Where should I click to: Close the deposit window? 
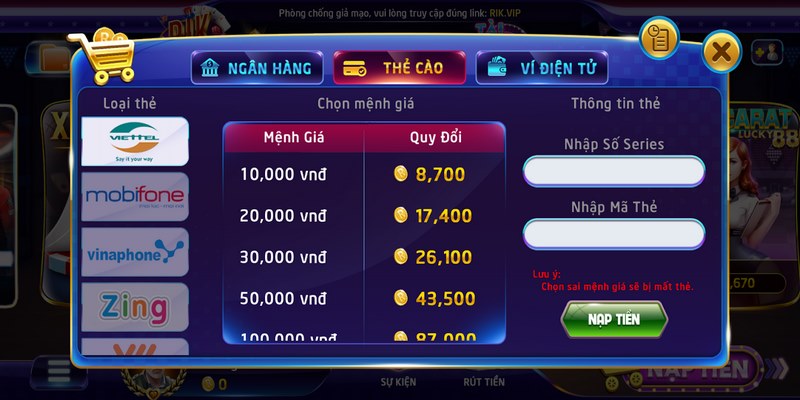722,50
